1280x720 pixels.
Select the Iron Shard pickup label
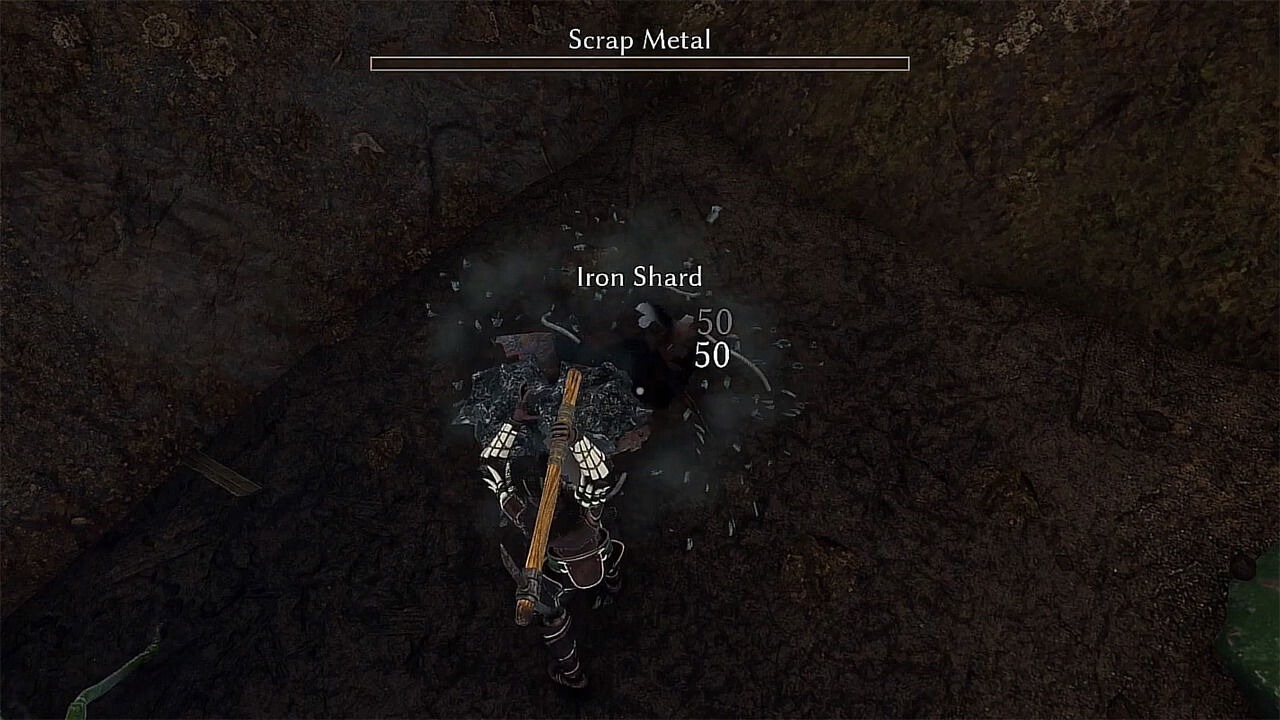tap(638, 279)
